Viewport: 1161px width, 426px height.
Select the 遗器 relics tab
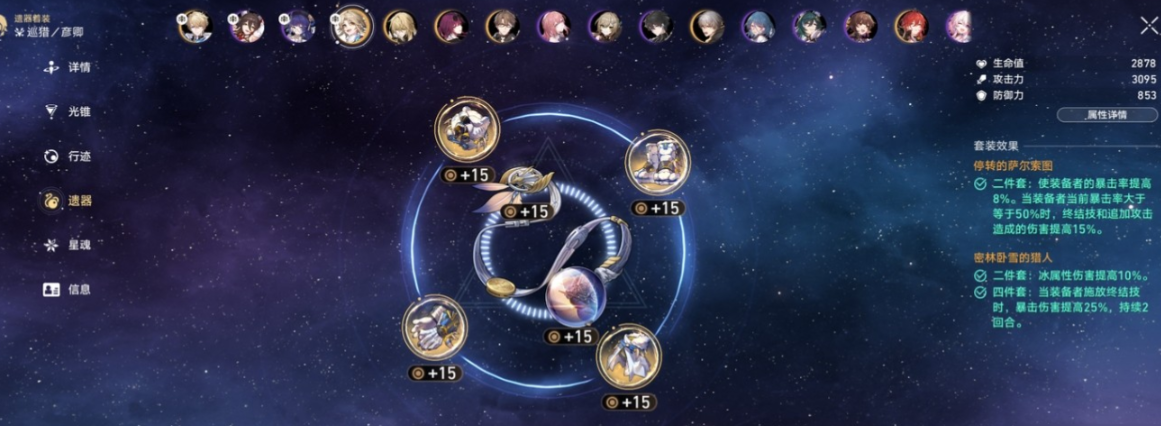tap(68, 201)
